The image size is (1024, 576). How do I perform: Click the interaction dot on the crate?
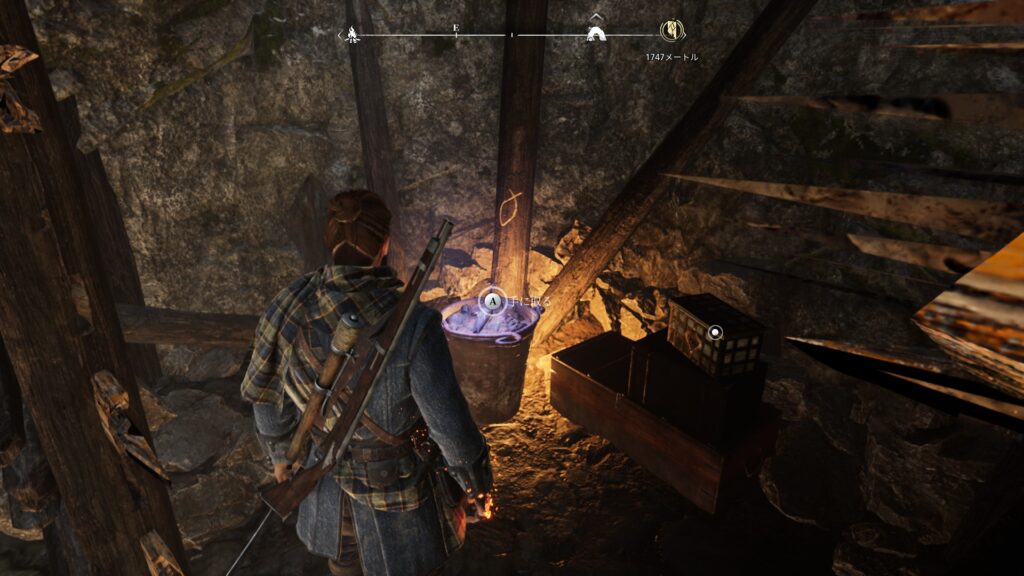point(715,332)
